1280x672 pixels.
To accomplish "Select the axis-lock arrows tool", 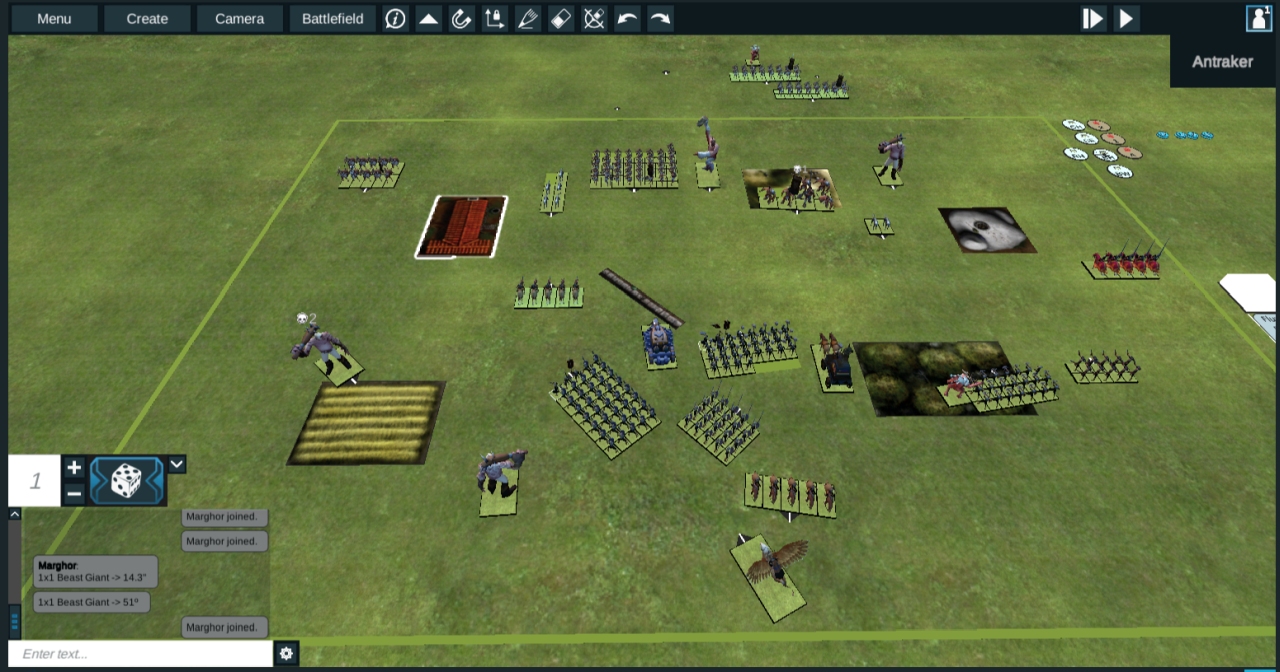I will tap(494, 18).
